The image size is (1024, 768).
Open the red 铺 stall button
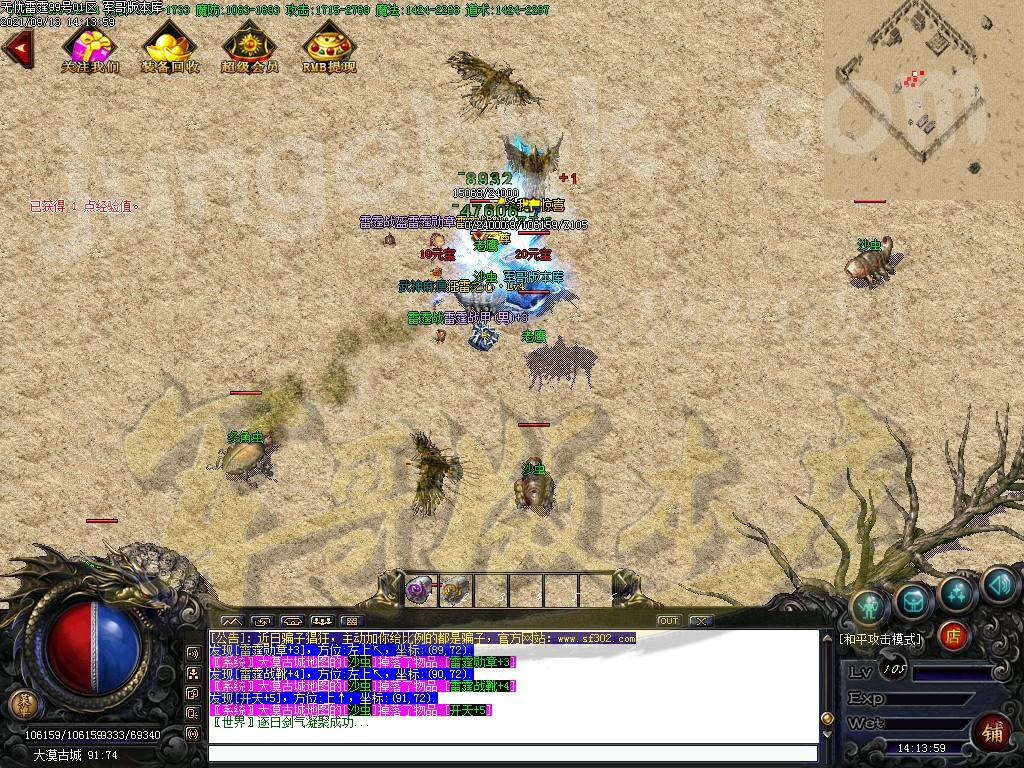point(992,730)
